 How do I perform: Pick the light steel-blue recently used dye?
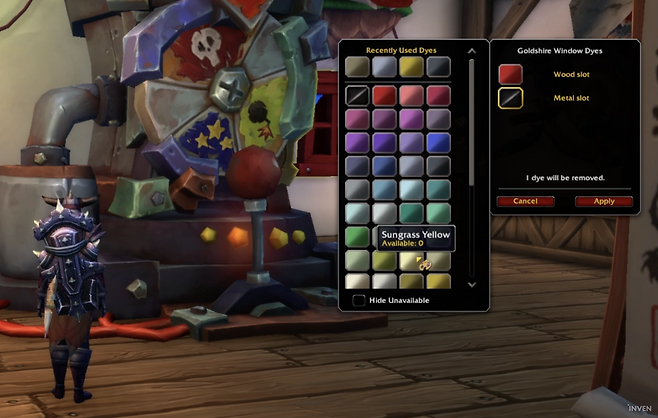(384, 66)
